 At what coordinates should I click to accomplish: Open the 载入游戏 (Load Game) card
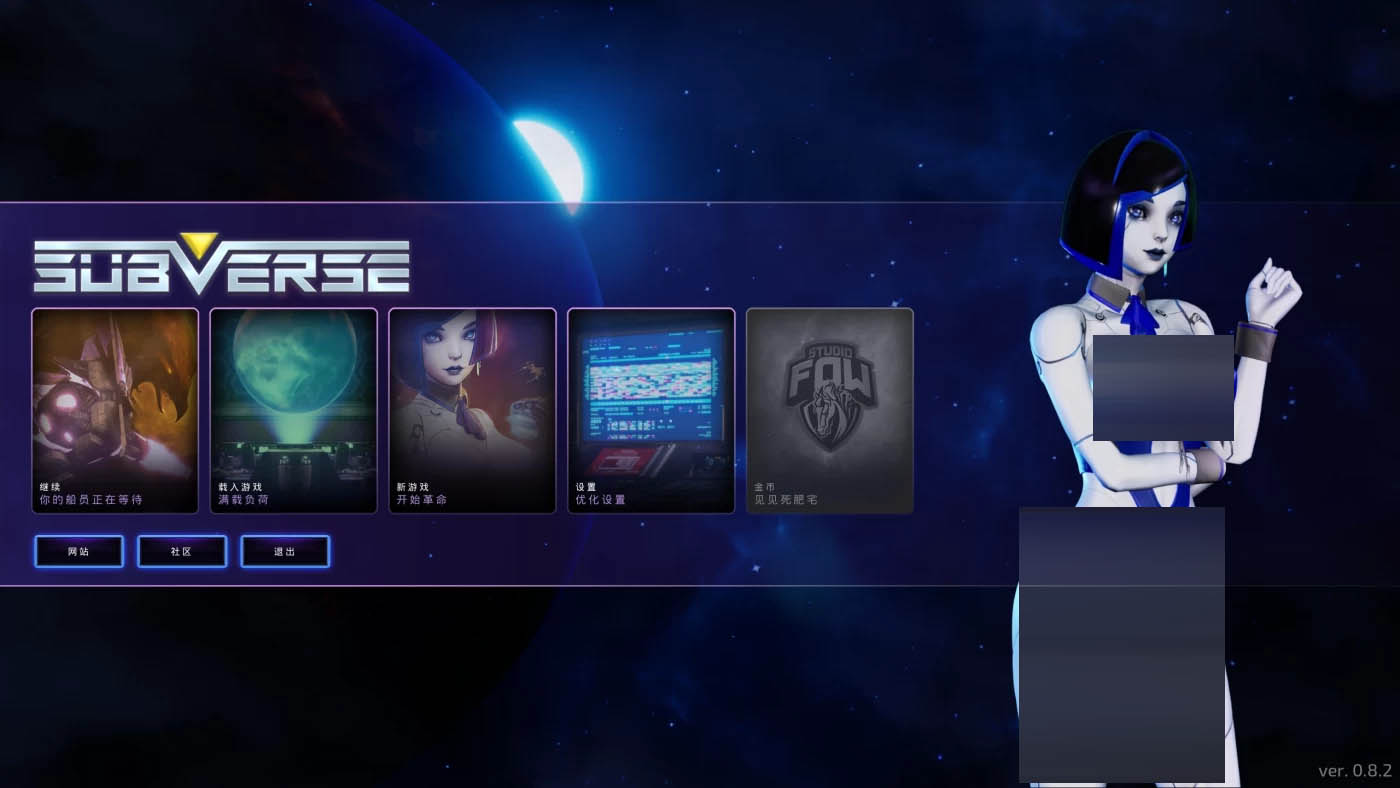tap(293, 410)
